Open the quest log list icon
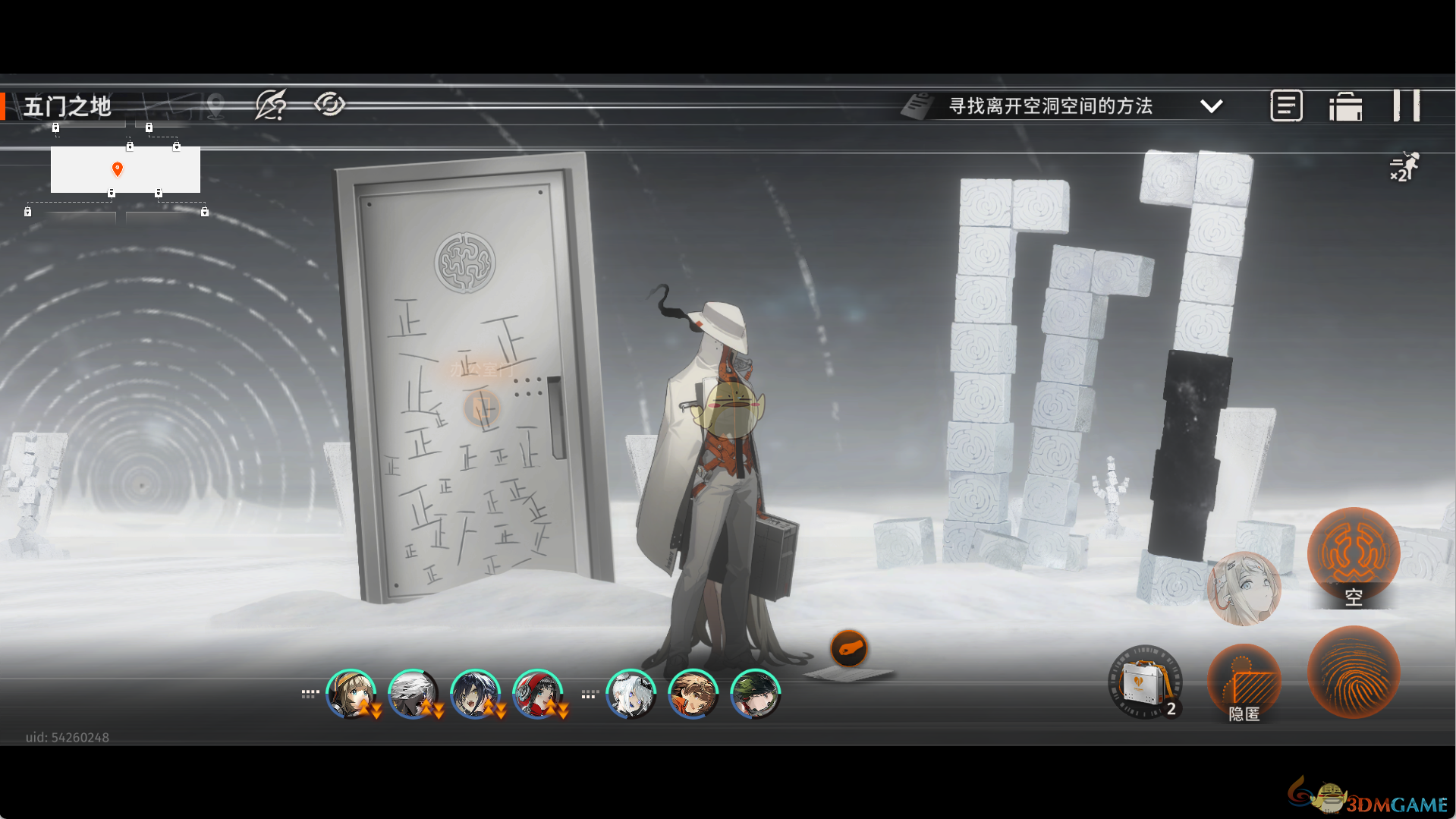The height and width of the screenshot is (819, 1456). click(x=1286, y=106)
